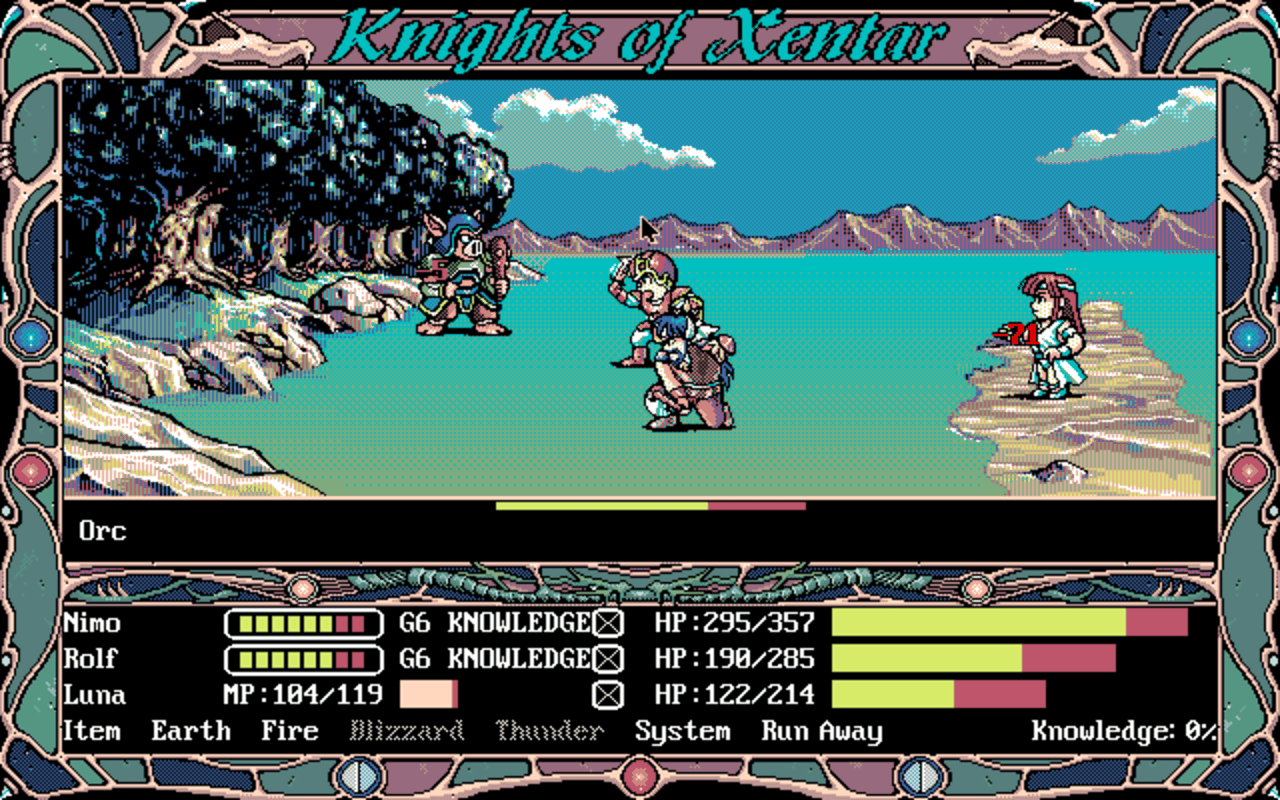Select the Fire magic command

[x=293, y=731]
